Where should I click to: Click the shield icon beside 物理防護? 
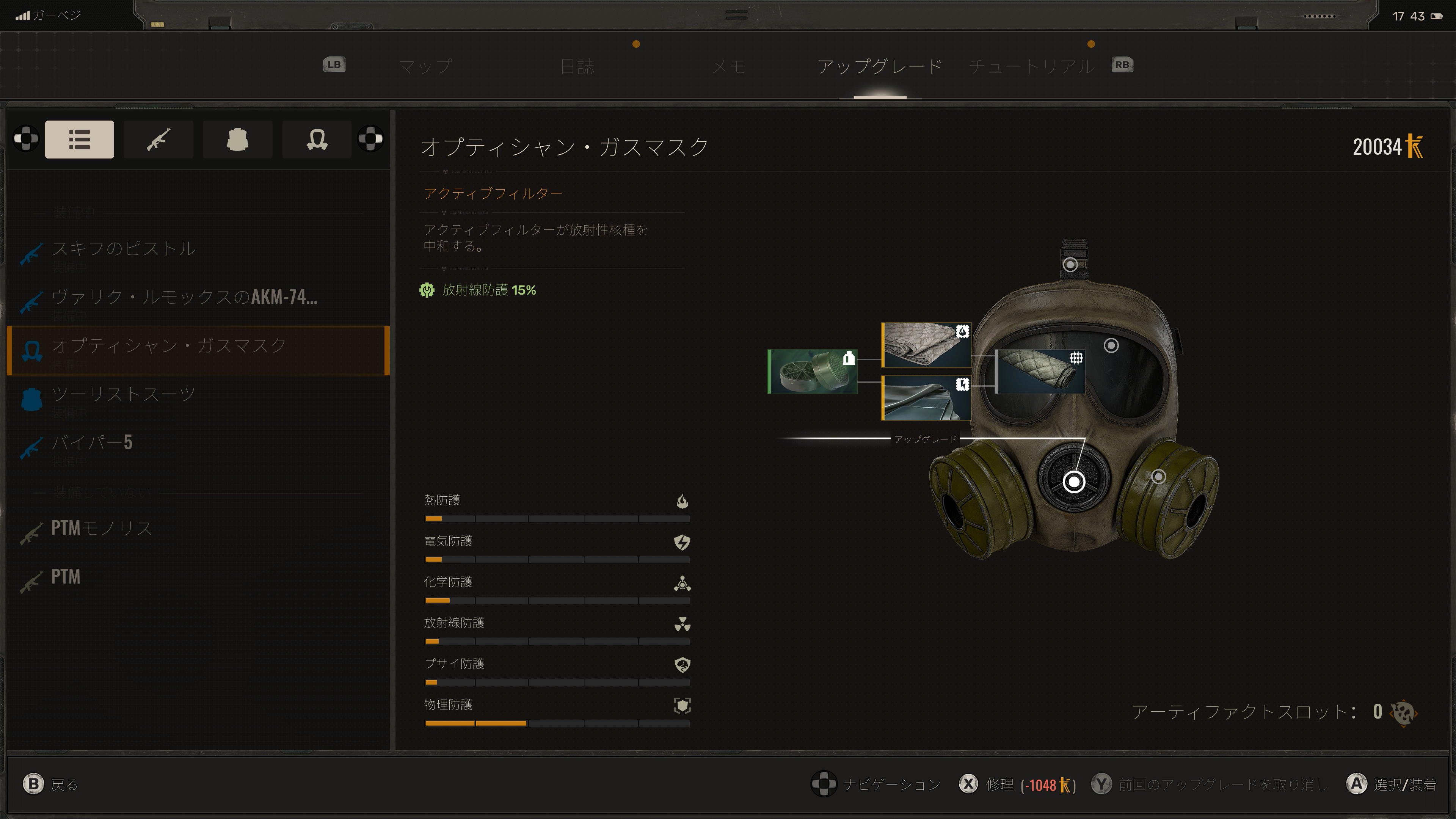tap(682, 705)
